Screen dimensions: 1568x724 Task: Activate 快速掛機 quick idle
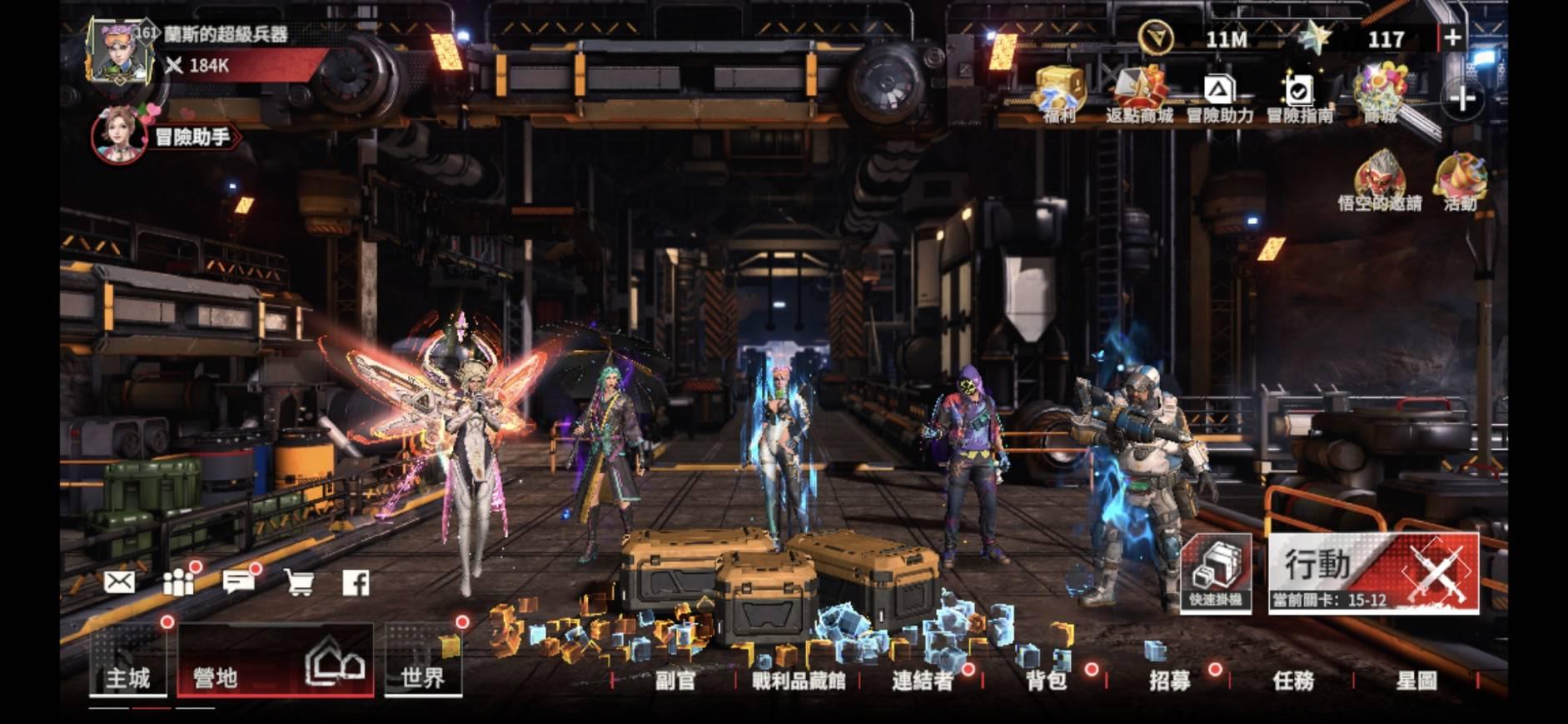click(1216, 573)
